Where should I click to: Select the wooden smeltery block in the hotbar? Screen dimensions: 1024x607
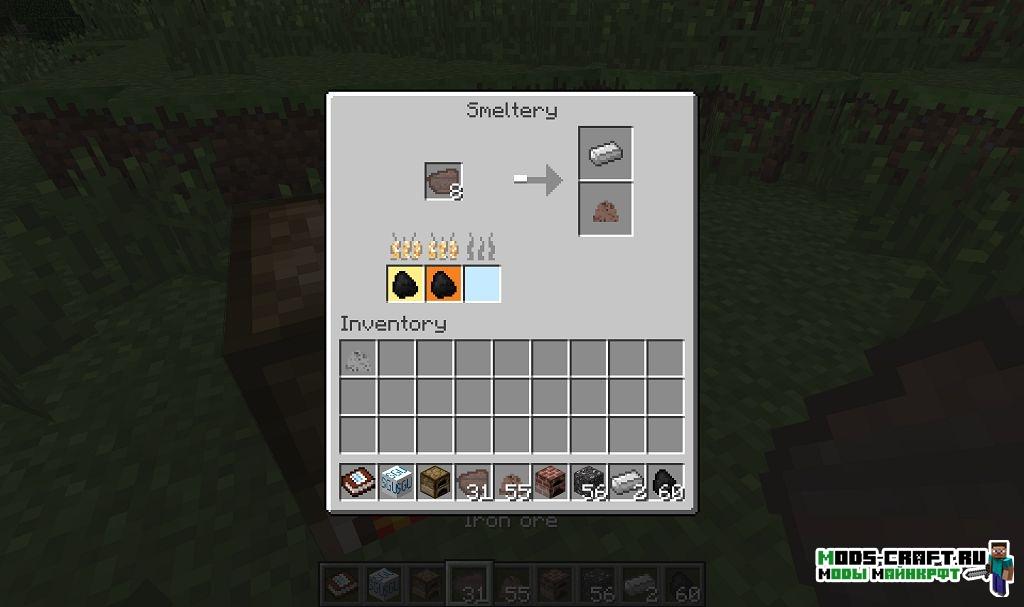point(434,482)
